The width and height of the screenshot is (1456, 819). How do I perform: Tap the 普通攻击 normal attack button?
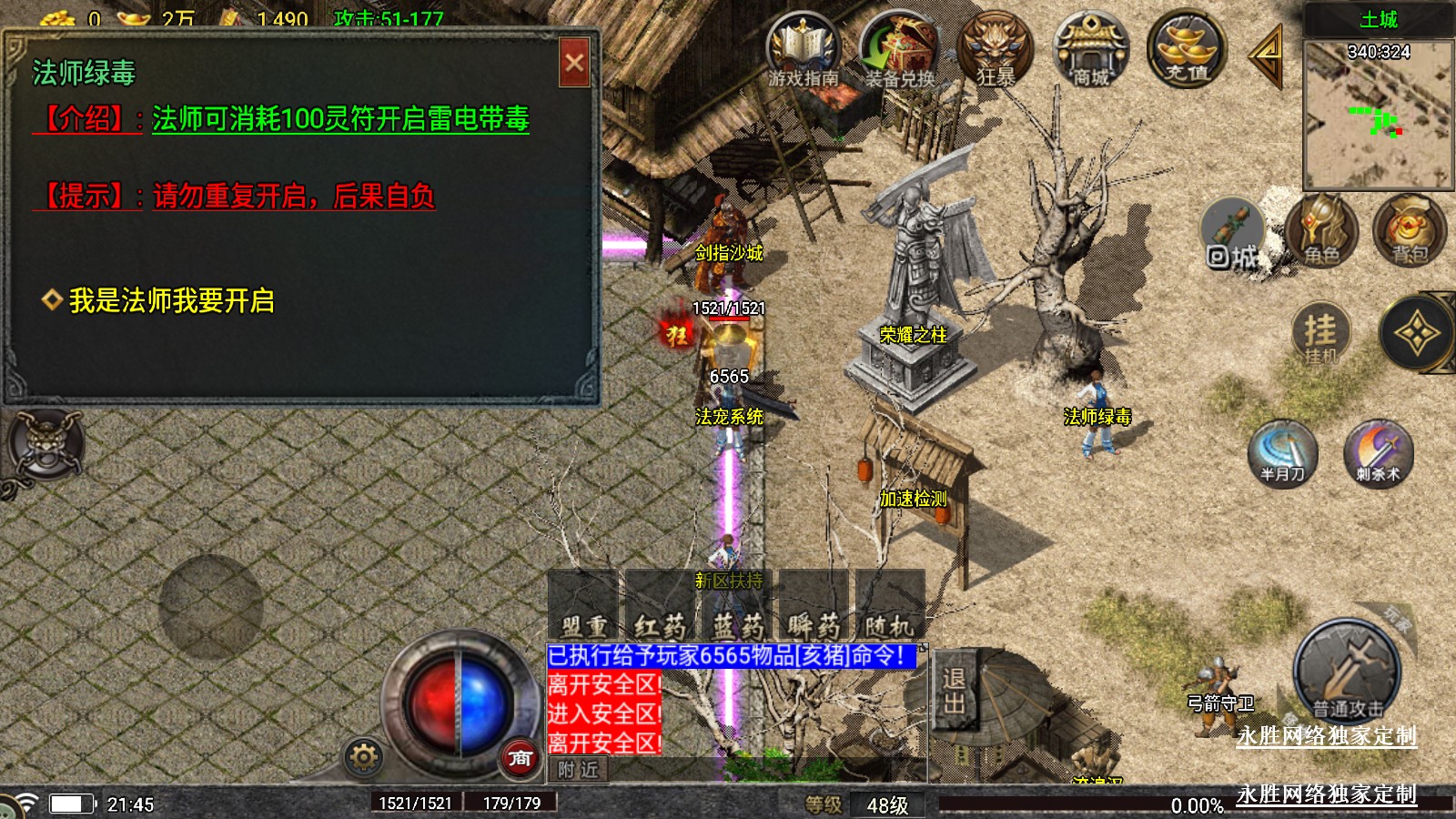(x=1347, y=673)
